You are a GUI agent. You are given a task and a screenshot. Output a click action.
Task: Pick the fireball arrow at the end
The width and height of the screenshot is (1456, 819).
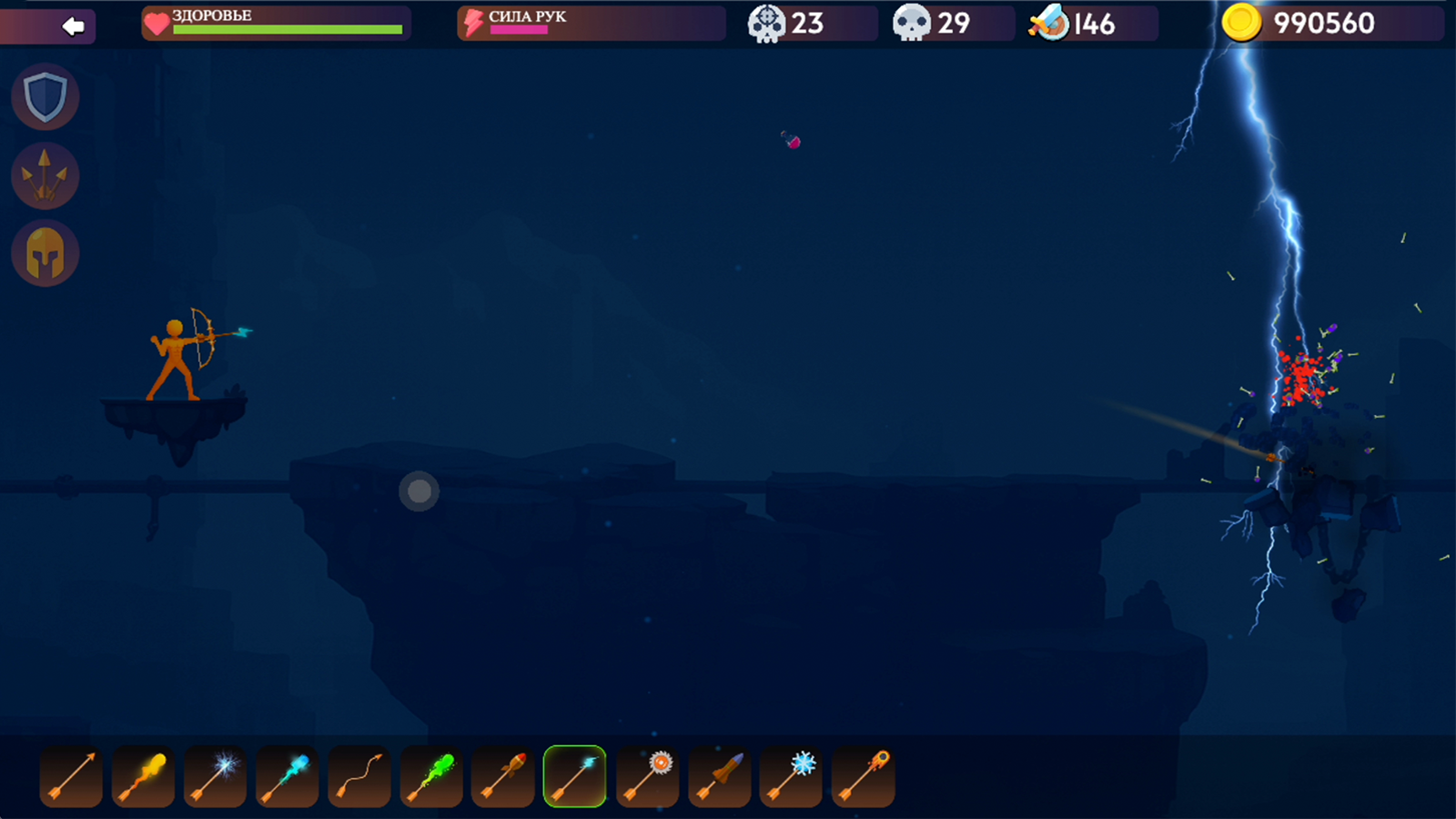pos(863,777)
